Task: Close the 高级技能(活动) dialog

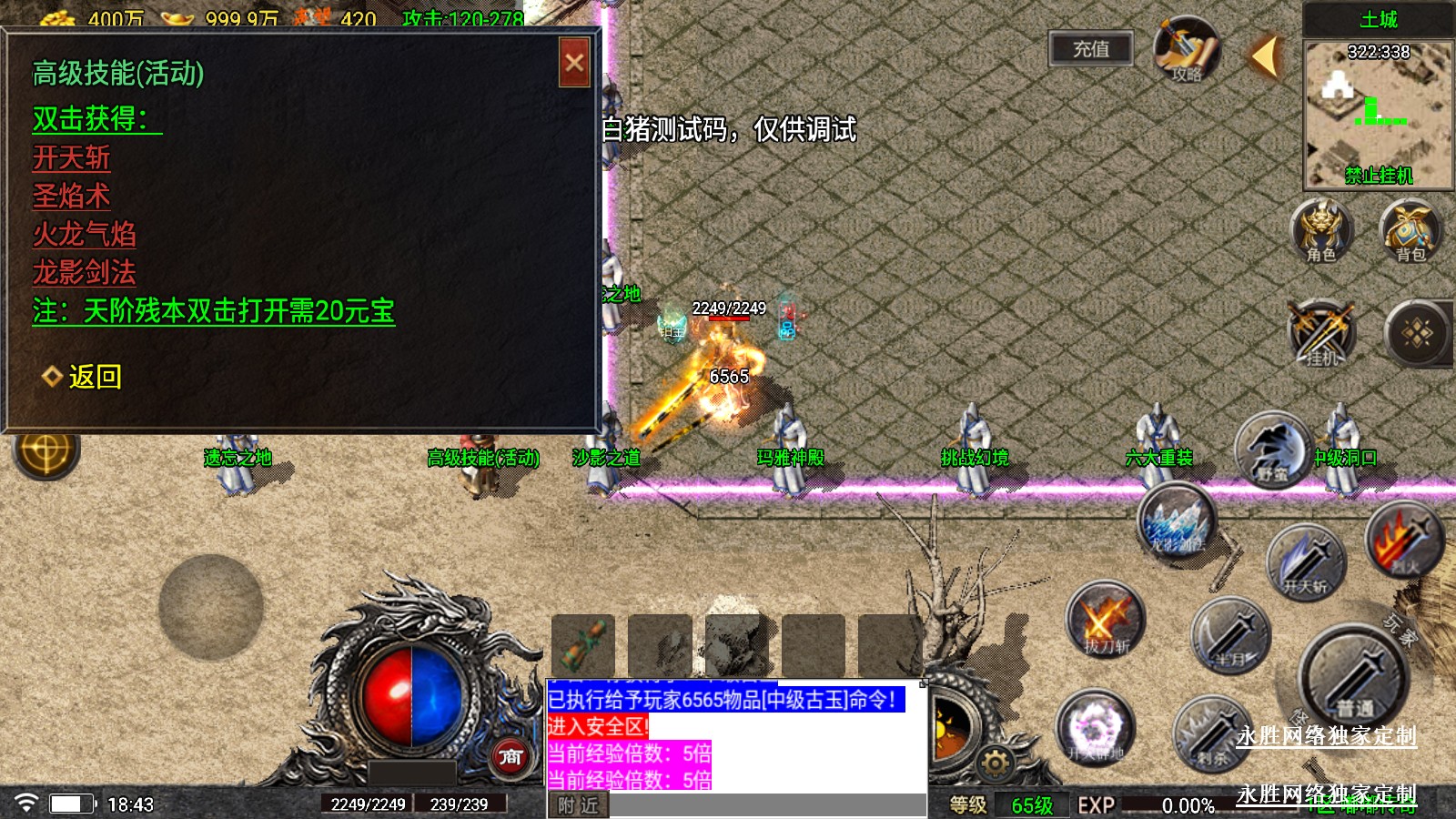Action: [574, 63]
